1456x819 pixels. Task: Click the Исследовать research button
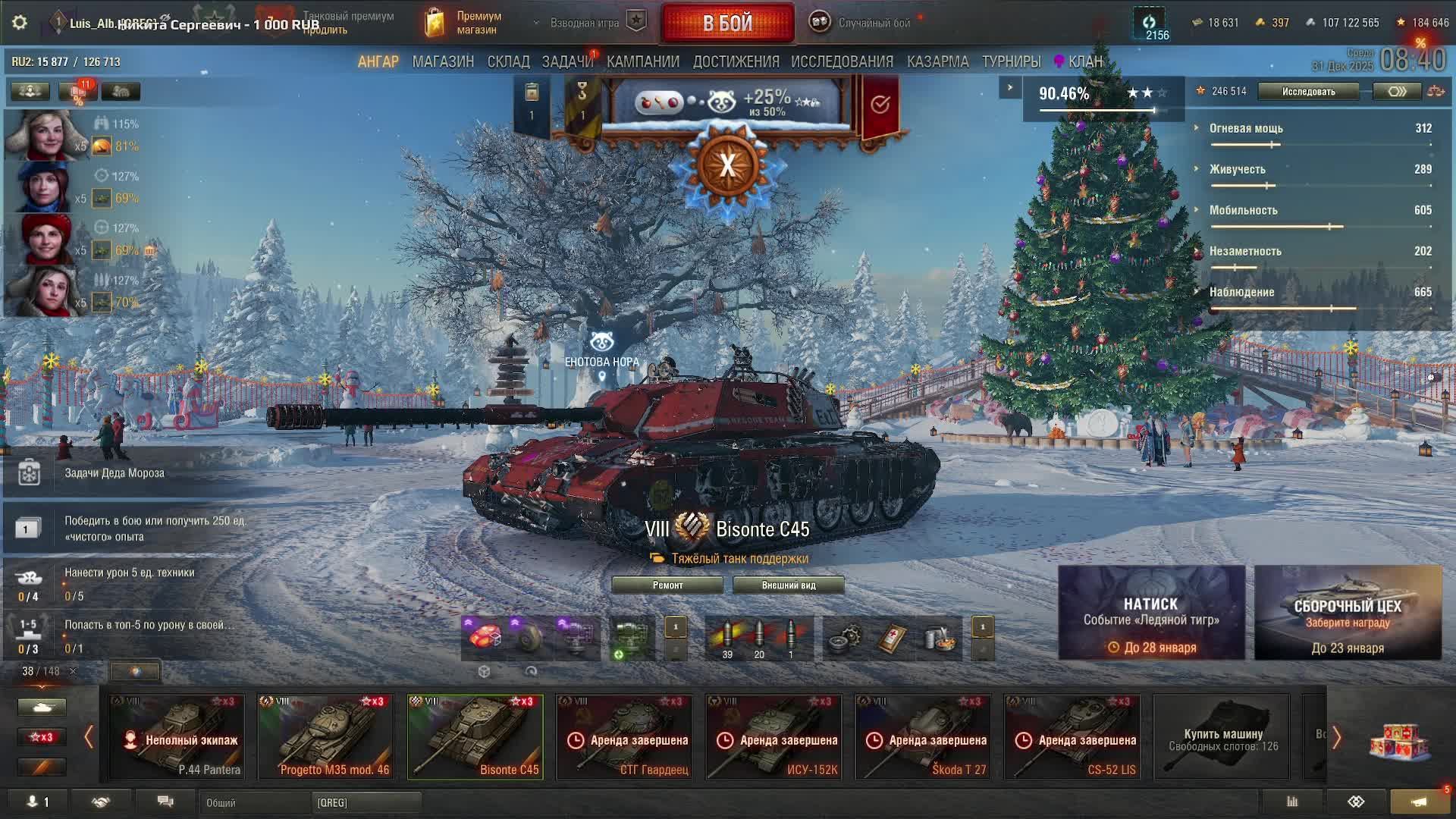1308,92
